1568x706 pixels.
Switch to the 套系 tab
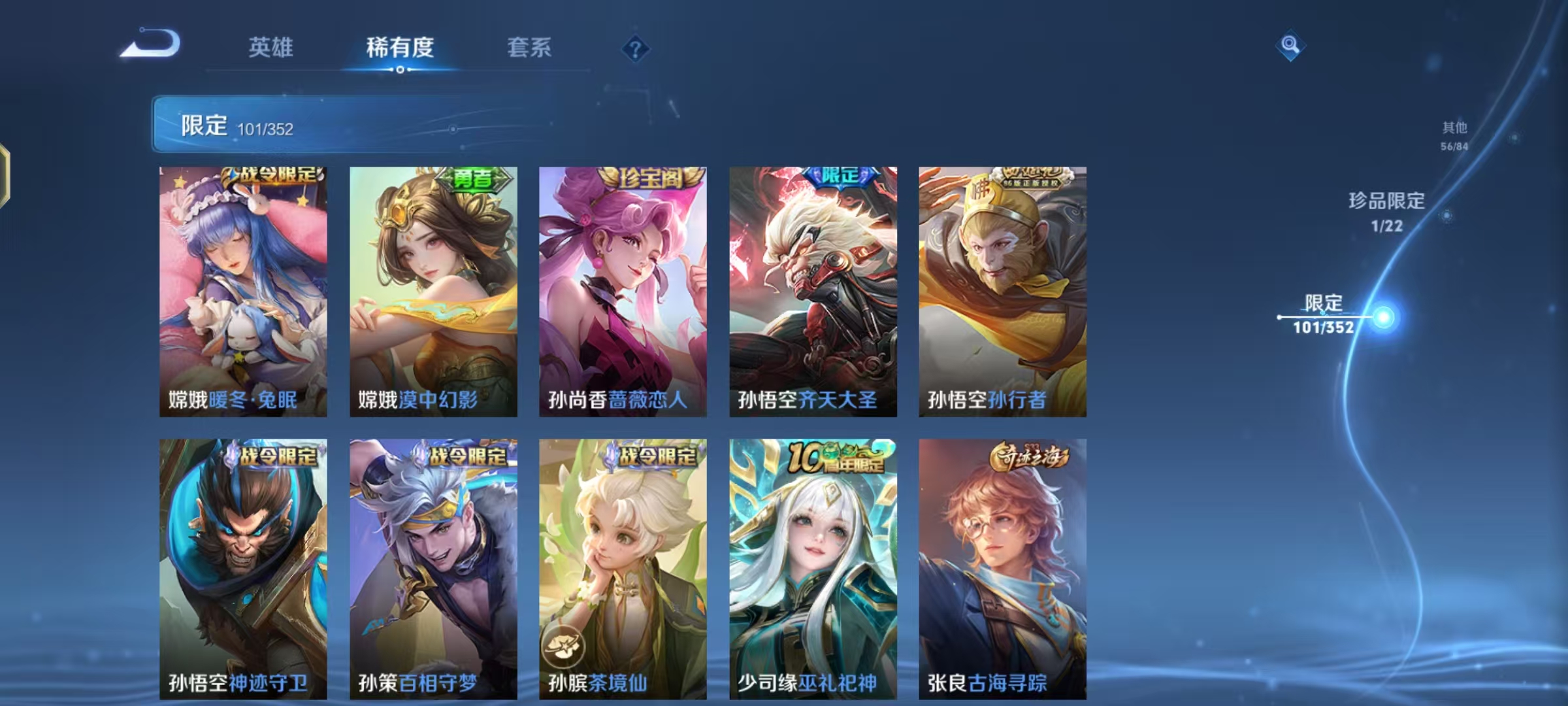[530, 48]
